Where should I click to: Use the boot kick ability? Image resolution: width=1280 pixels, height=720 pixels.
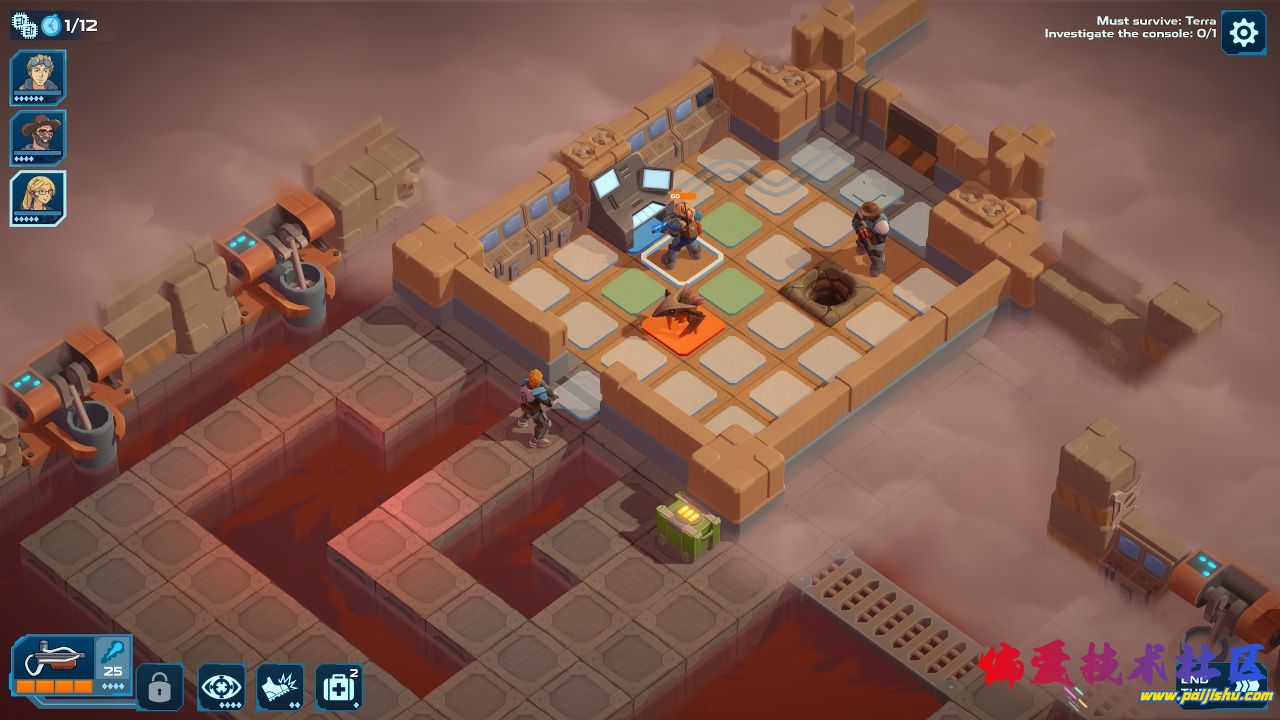(280, 687)
